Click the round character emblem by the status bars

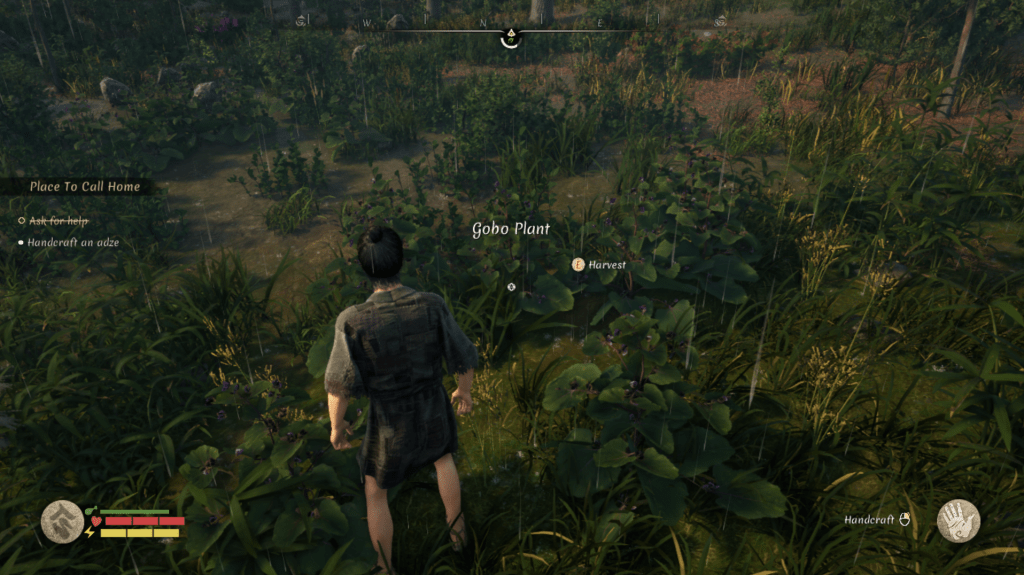[x=62, y=521]
